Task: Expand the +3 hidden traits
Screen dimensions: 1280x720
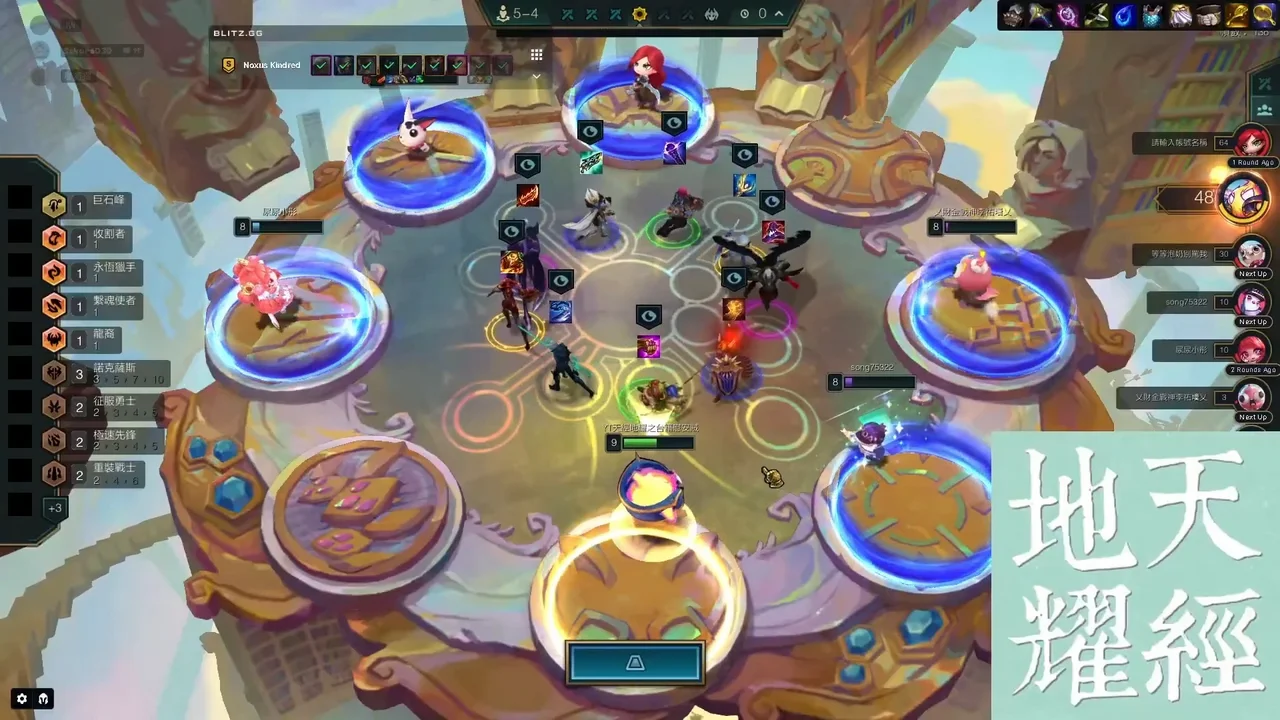Action: pyautogui.click(x=54, y=508)
